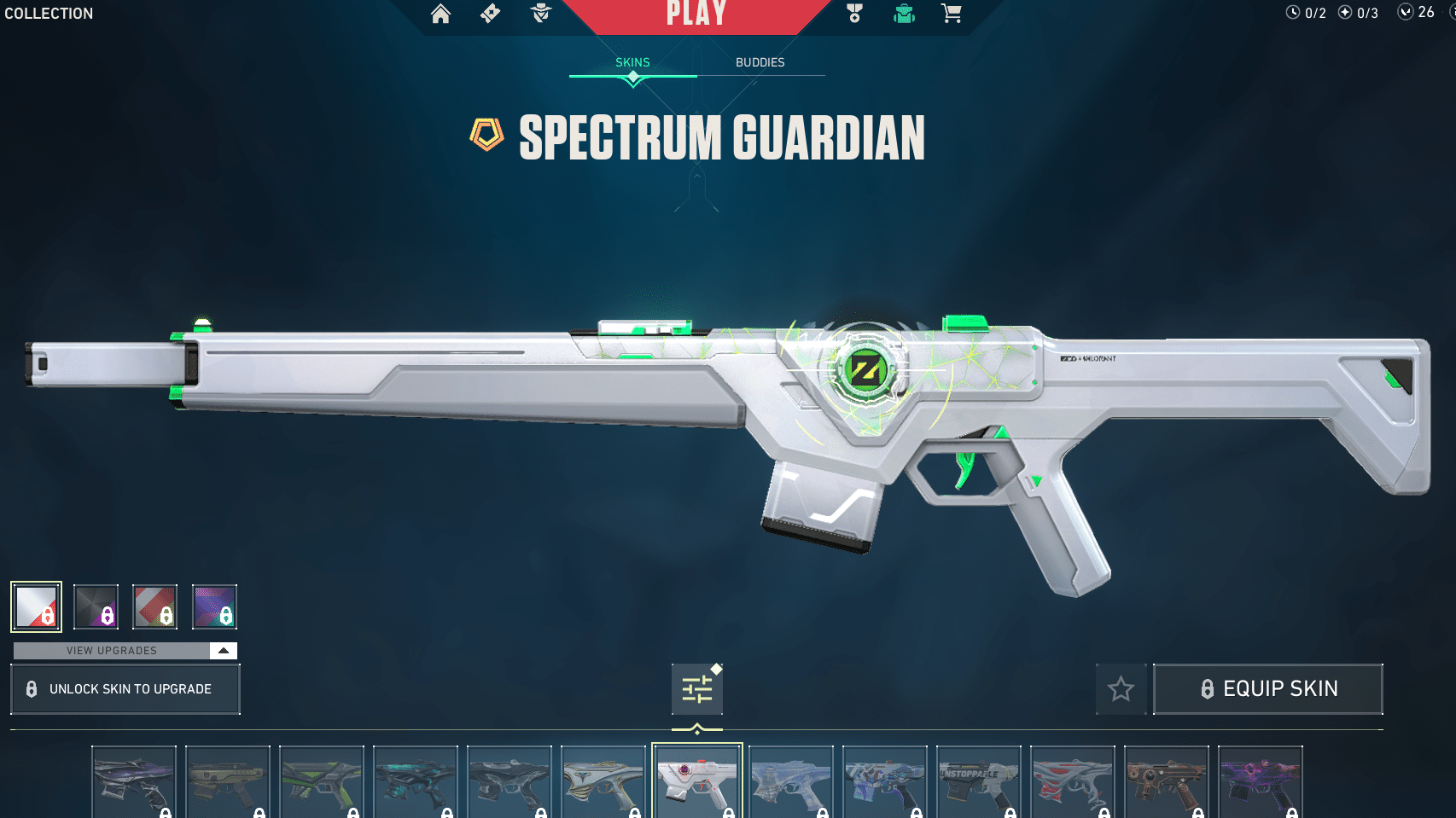Select the locked purple chroma variant
The image size is (1456, 818).
[214, 606]
